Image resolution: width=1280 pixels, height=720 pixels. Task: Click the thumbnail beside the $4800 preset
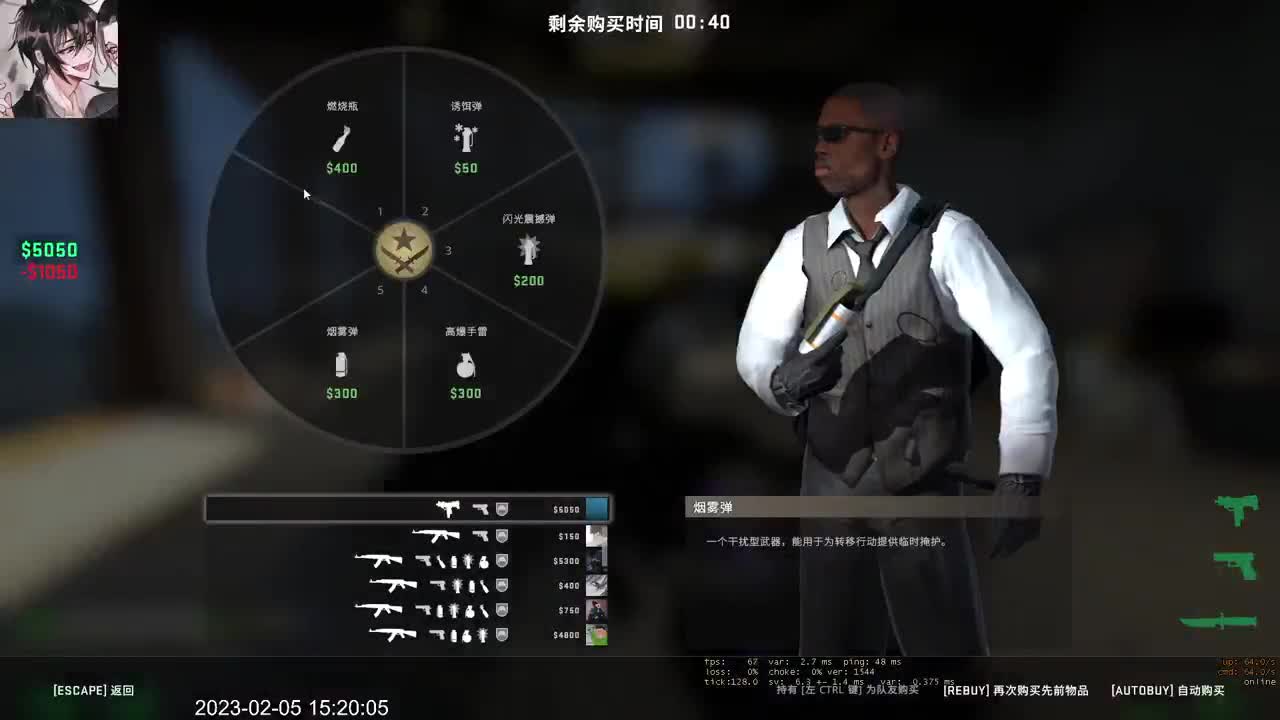pyautogui.click(x=597, y=635)
